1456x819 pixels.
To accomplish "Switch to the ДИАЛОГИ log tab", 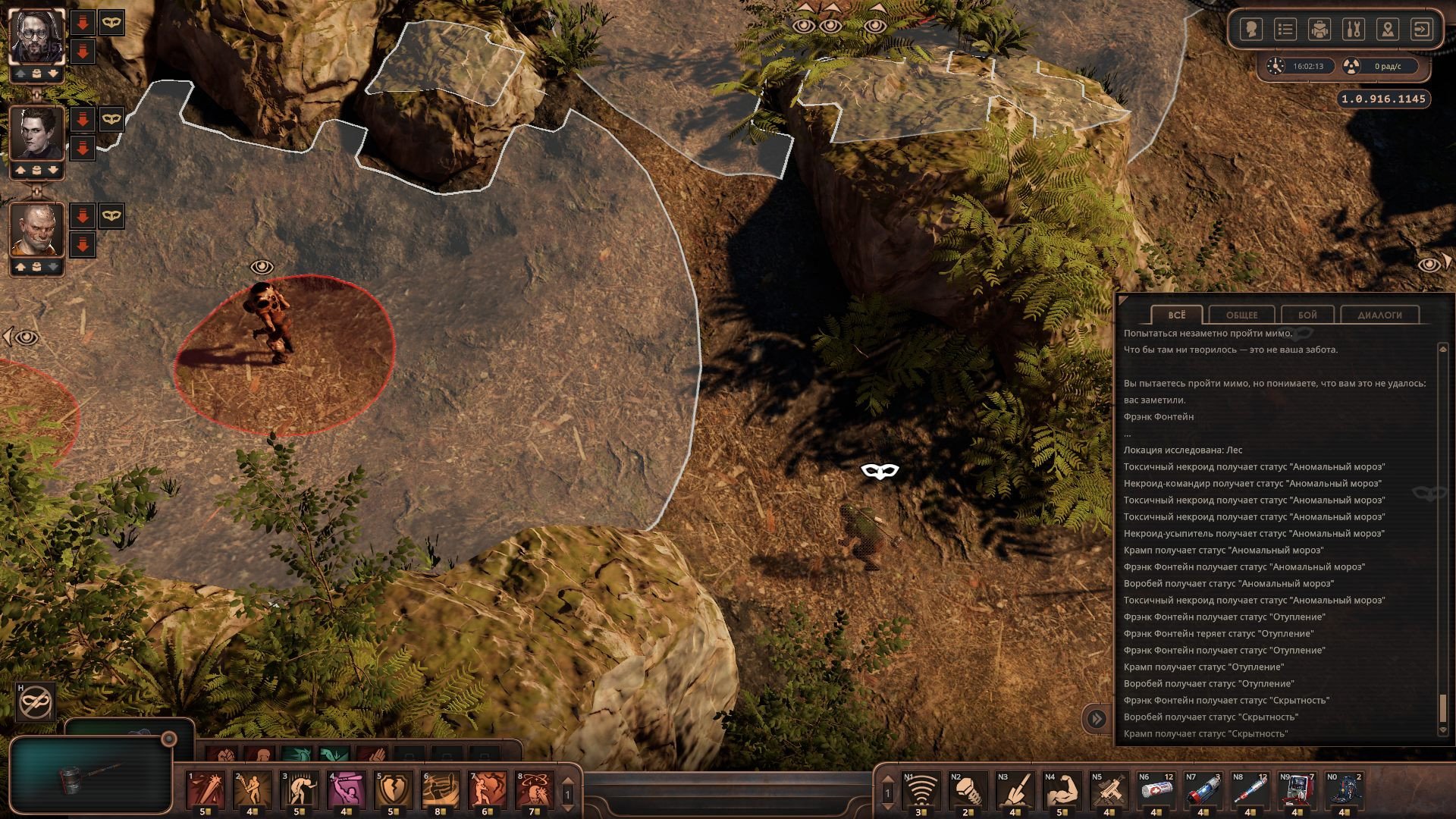I will tap(1379, 315).
